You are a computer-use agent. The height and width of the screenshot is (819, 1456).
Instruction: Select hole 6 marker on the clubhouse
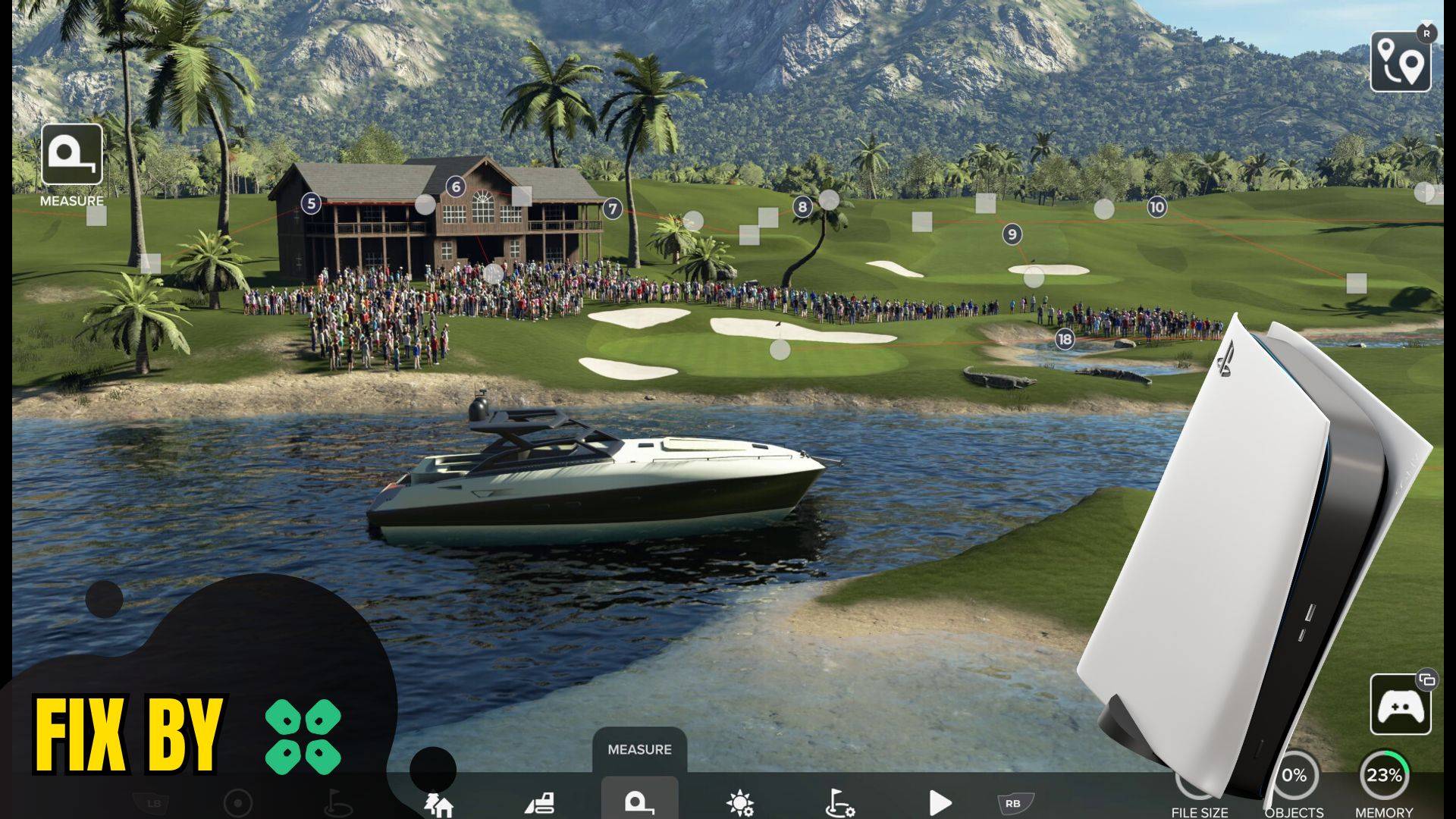coord(456,187)
